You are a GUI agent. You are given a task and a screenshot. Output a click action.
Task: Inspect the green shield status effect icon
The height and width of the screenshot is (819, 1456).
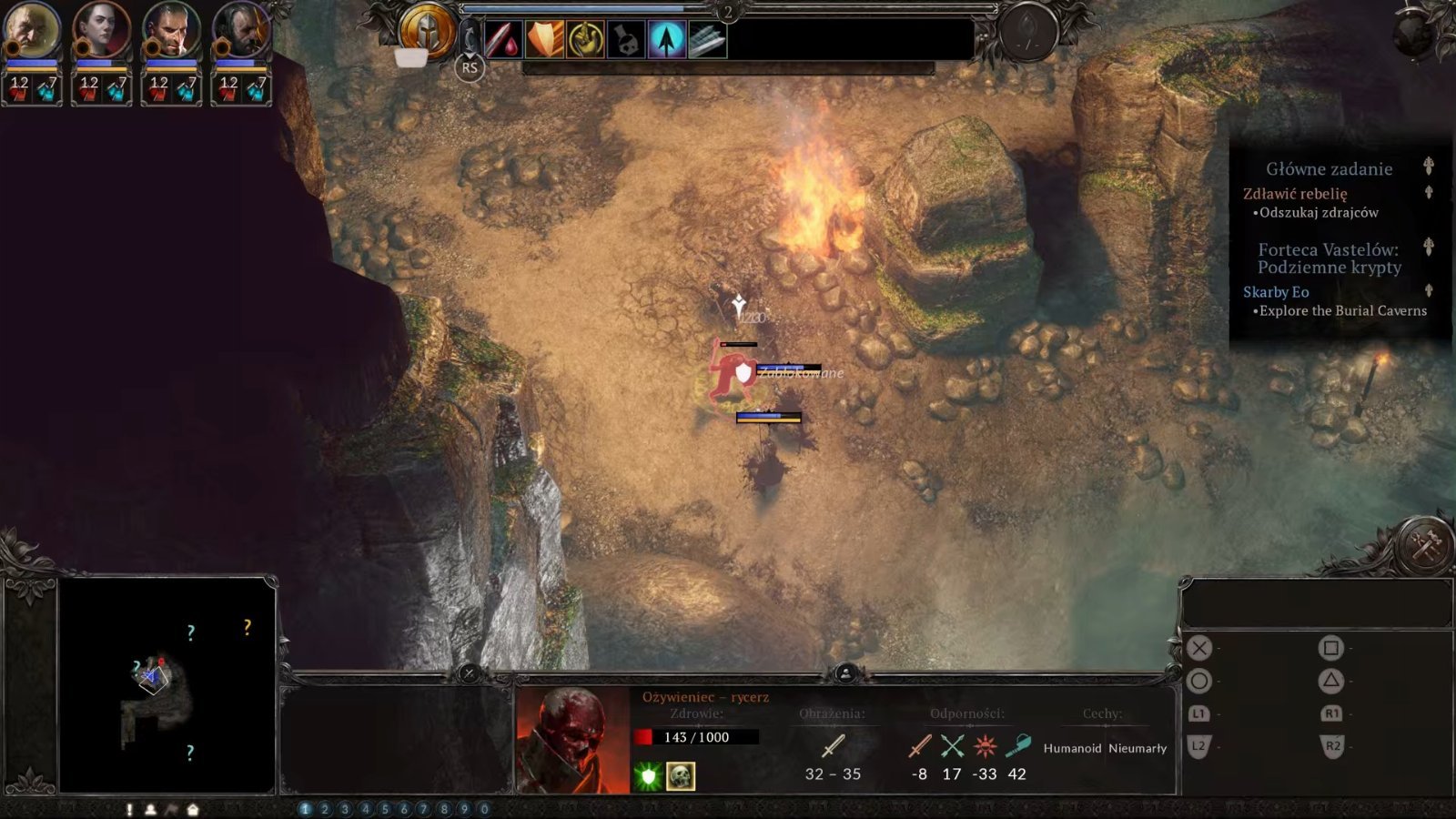648,776
